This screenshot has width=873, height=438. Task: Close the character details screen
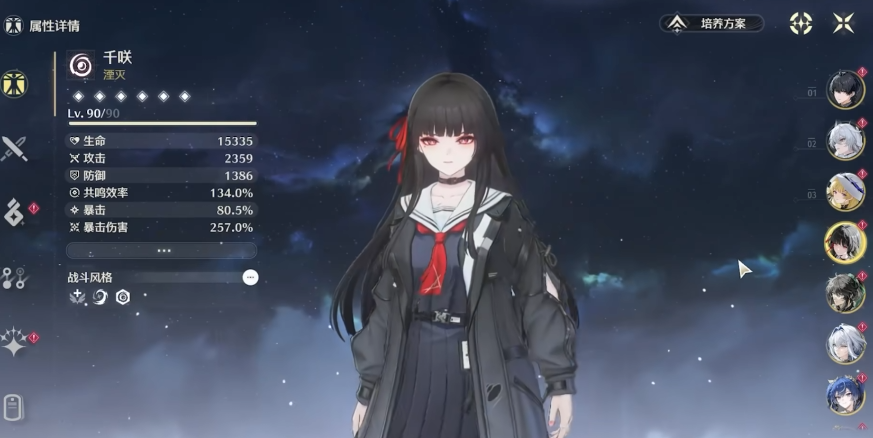[843, 23]
